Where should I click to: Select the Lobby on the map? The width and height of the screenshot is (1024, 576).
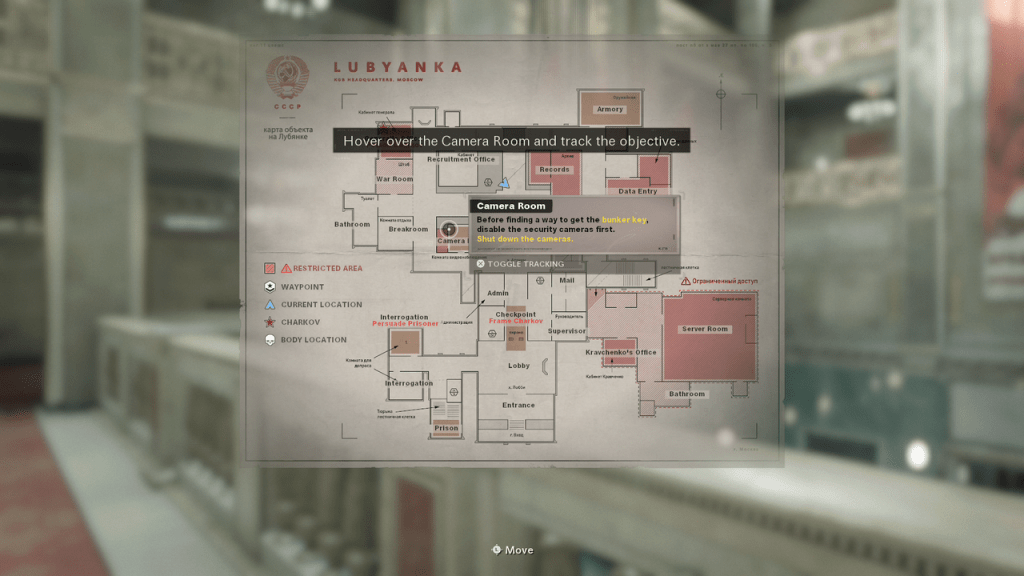519,366
